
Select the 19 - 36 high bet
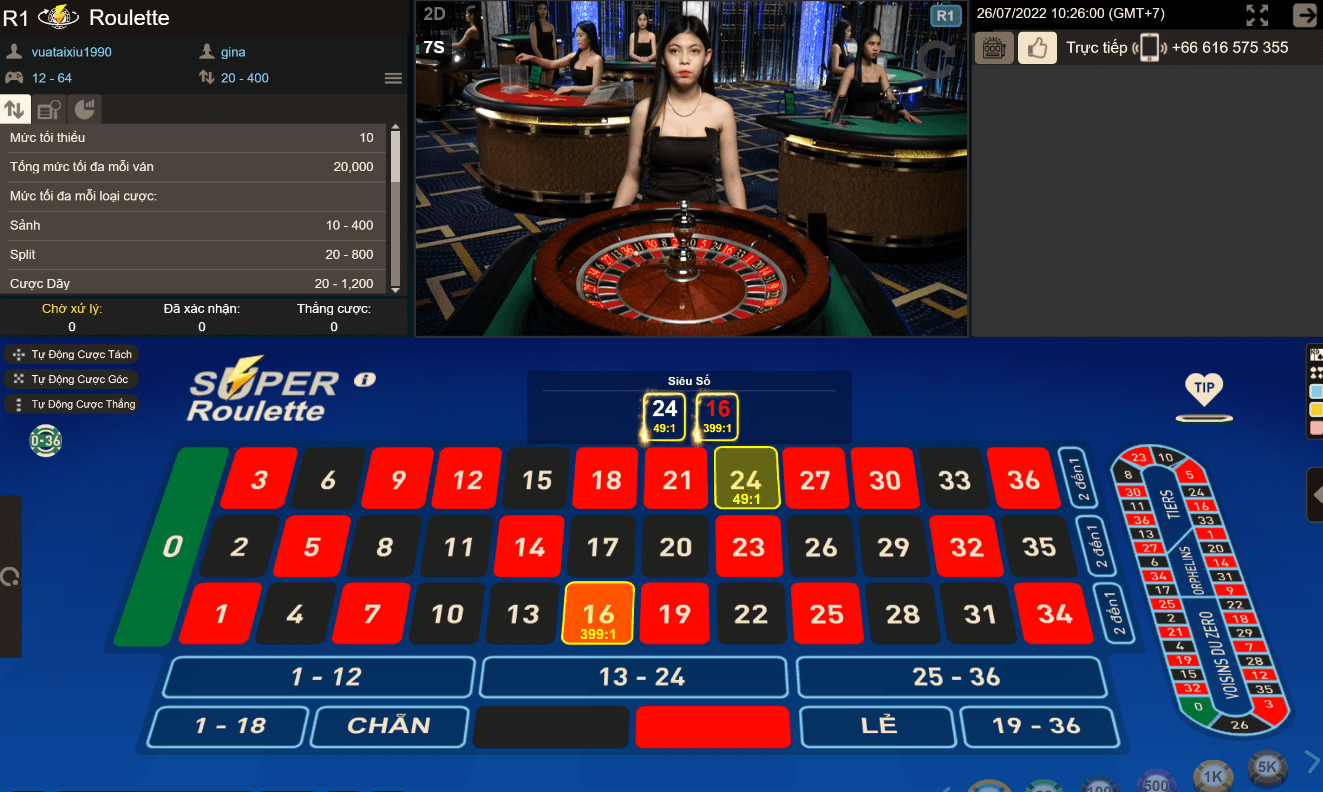(x=1037, y=726)
